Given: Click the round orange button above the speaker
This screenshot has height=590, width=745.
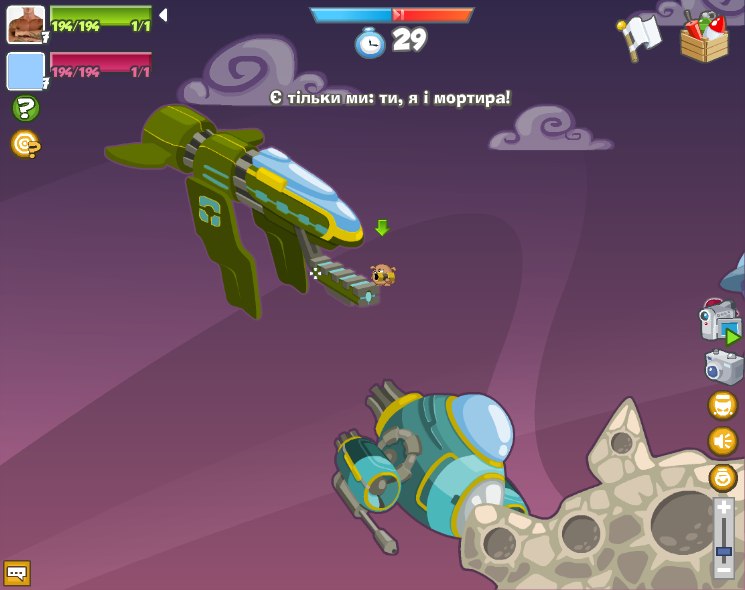Looking at the screenshot, I should click(722, 405).
